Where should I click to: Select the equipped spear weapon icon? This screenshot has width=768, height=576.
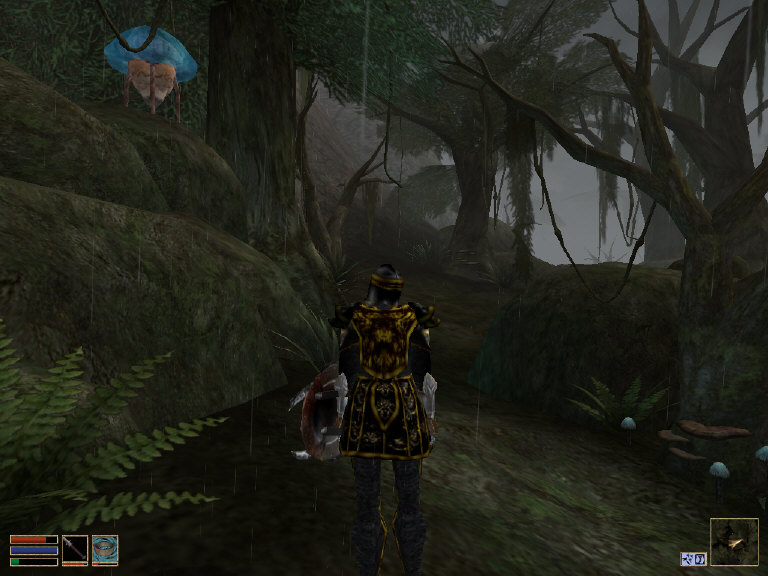(x=75, y=548)
